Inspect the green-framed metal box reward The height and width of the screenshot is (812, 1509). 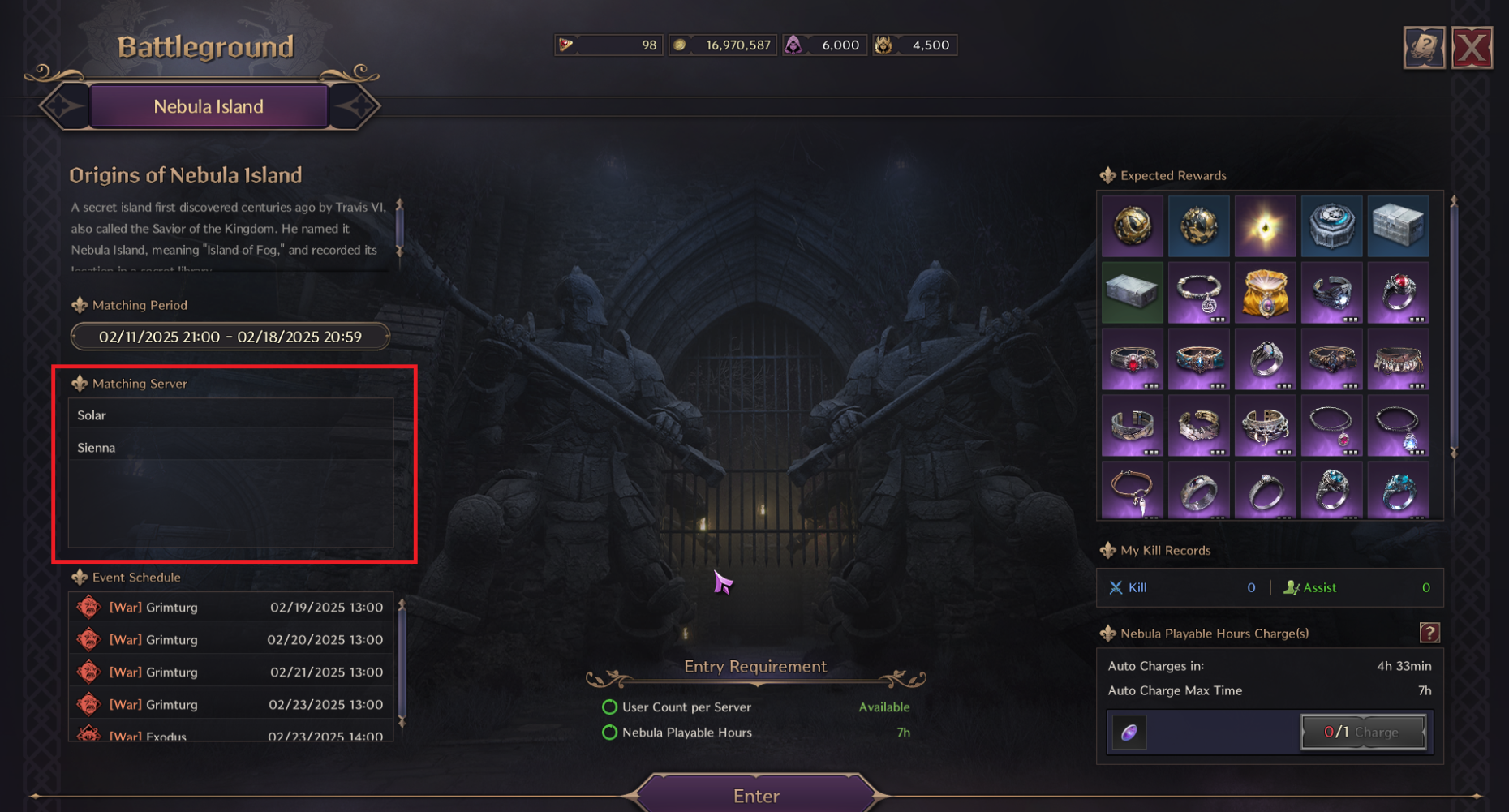[1132, 293]
